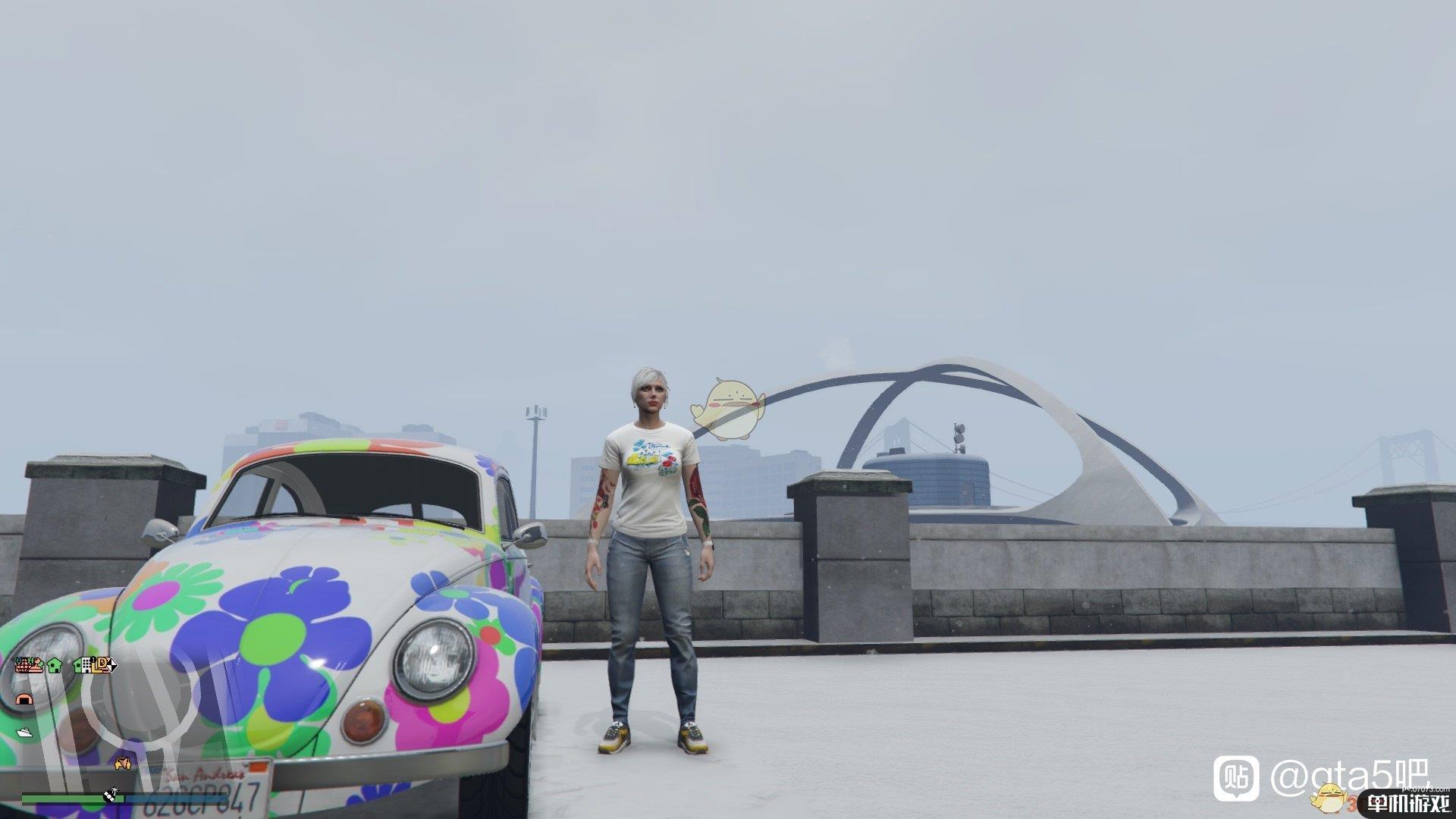Image resolution: width=1456 pixels, height=819 pixels.
Task: Click the office building blip on the minimap
Action: point(86,666)
